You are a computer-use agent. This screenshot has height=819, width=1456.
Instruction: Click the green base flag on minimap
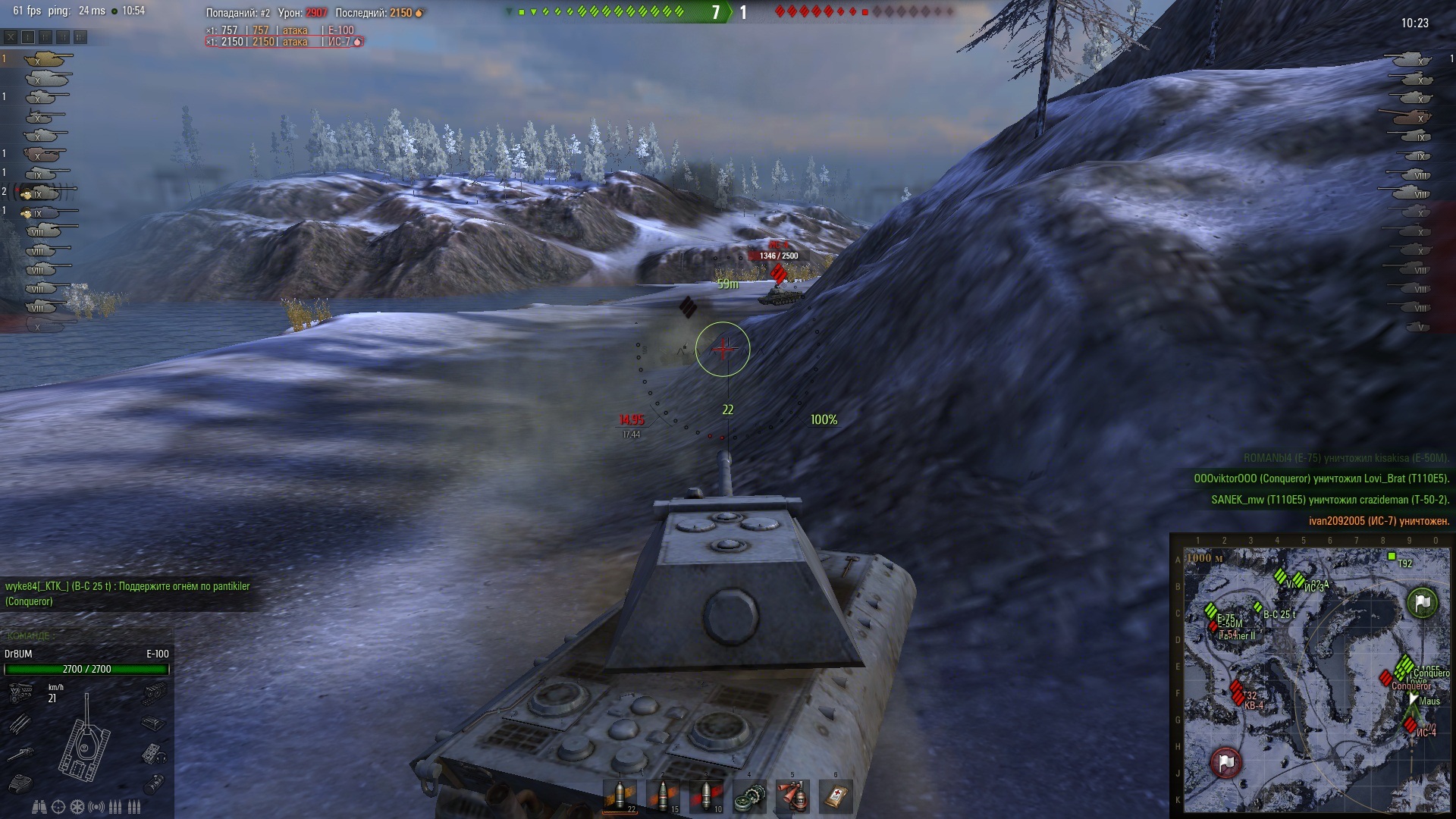tap(1422, 603)
